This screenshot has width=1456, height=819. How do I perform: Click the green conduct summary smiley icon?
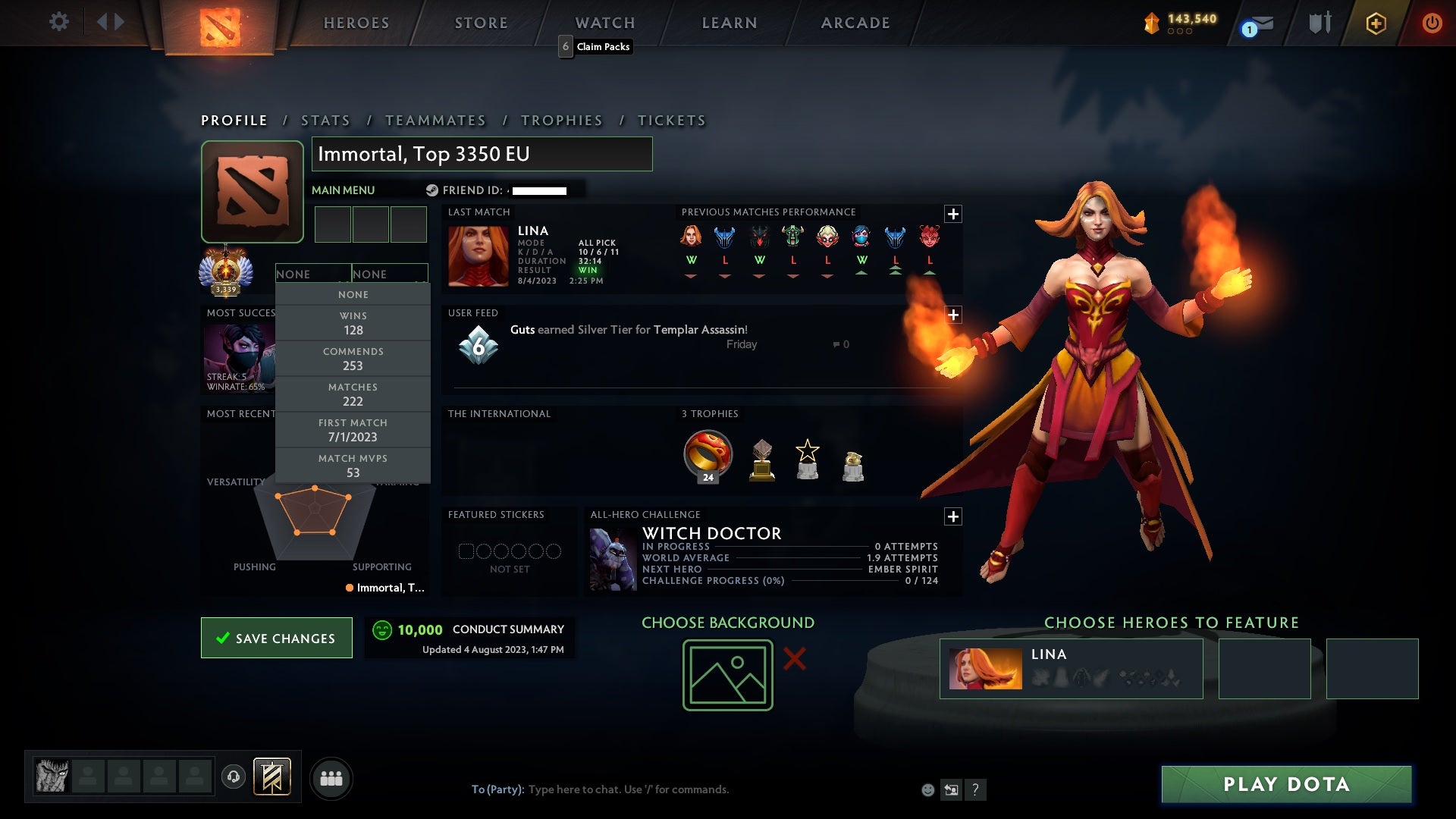381,629
